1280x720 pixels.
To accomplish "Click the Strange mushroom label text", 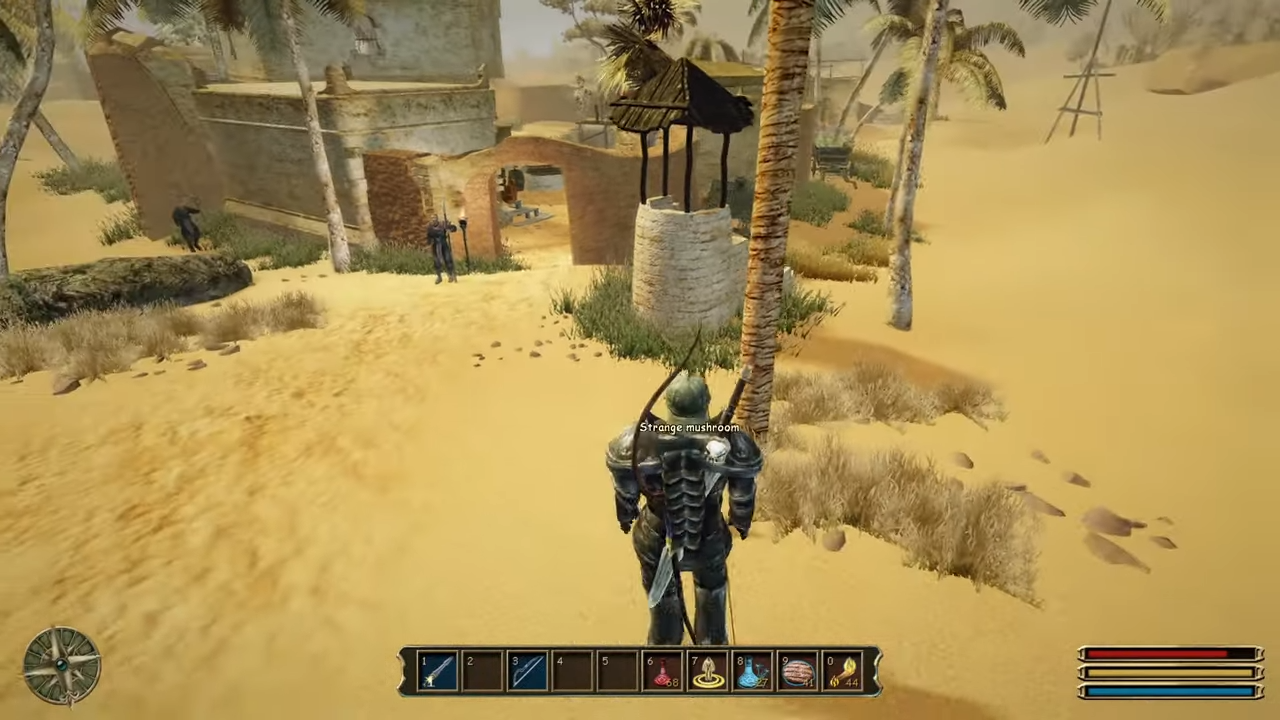I will point(690,427).
